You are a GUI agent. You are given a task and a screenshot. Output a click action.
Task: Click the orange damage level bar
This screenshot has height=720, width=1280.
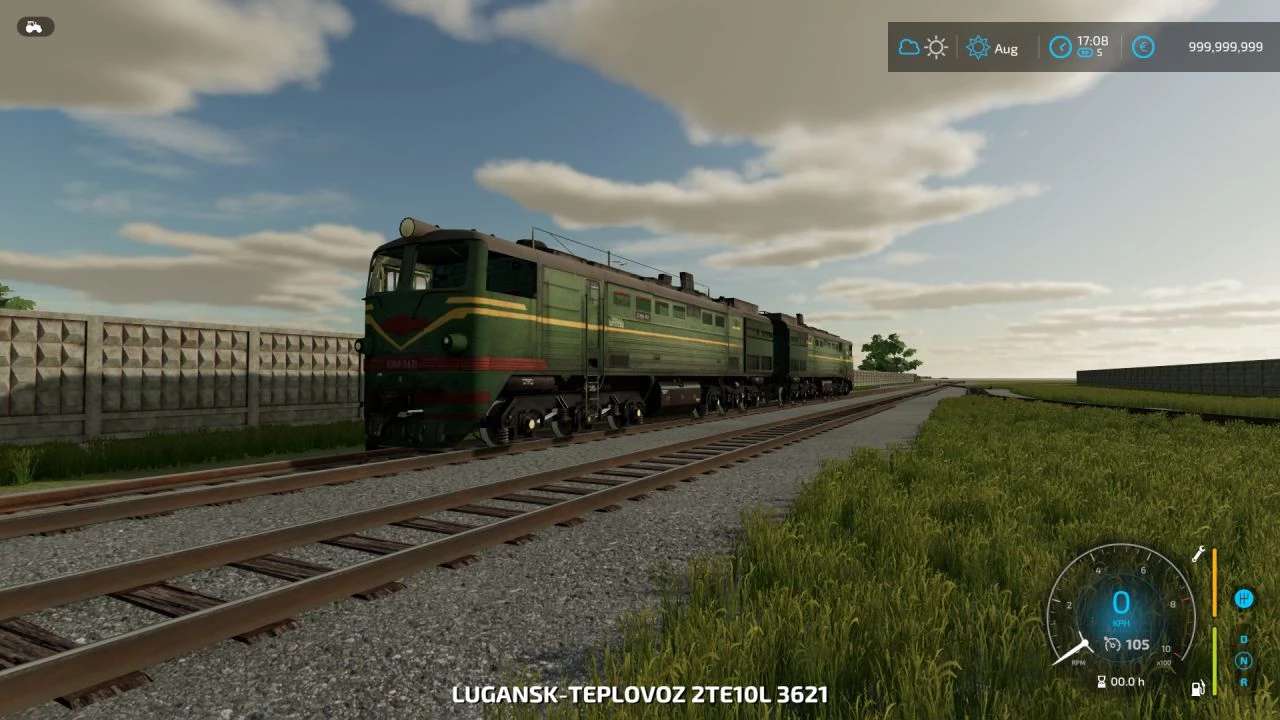(x=1214, y=583)
